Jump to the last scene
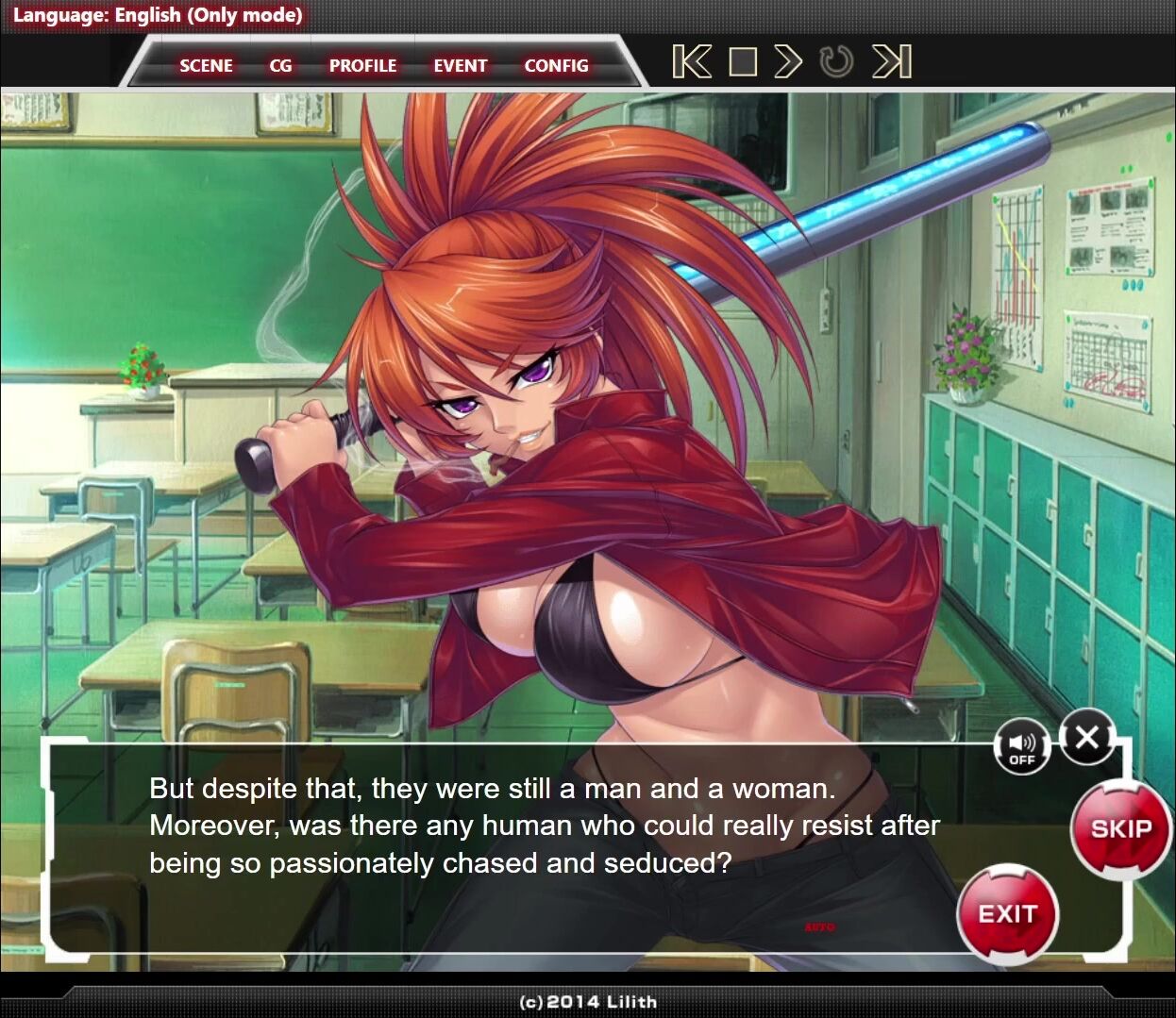Screen dimensions: 1176x1018 pyautogui.click(x=892, y=62)
